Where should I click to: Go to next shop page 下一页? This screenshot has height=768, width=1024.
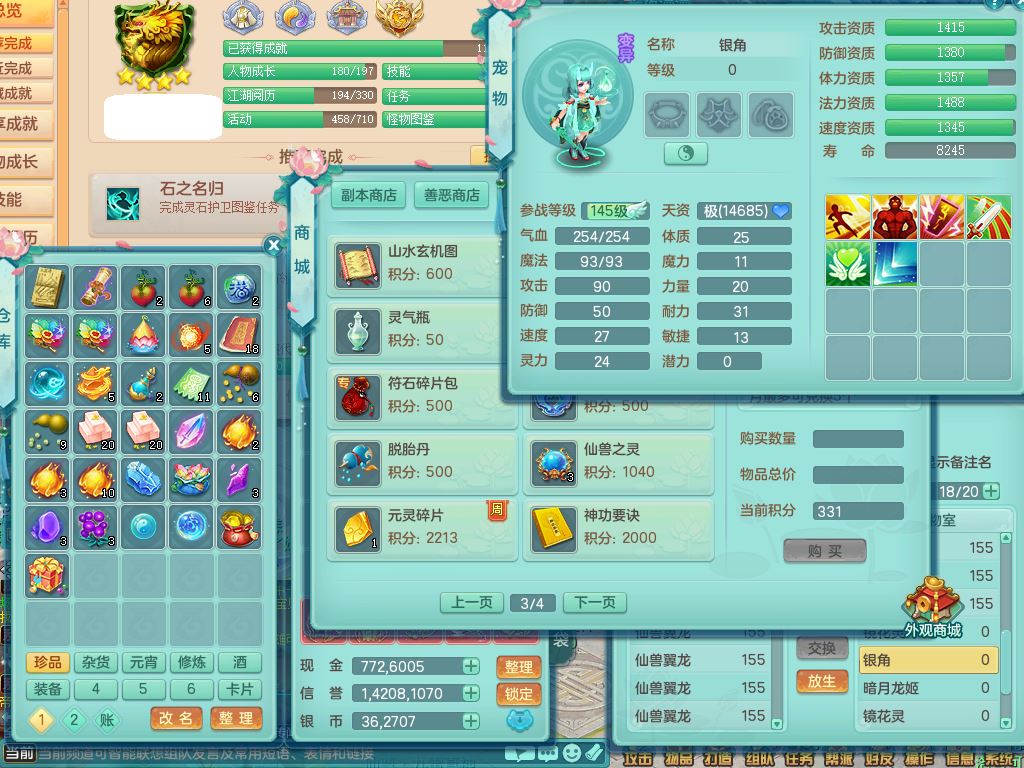tap(595, 602)
